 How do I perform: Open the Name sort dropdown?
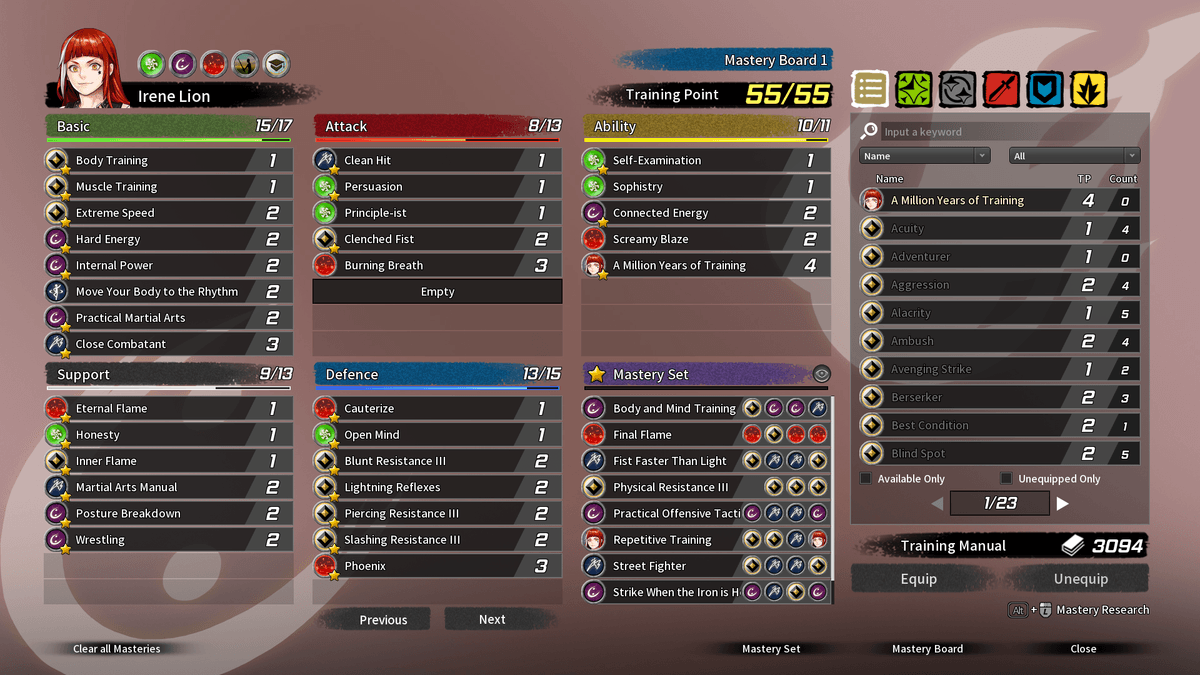[x=924, y=156]
